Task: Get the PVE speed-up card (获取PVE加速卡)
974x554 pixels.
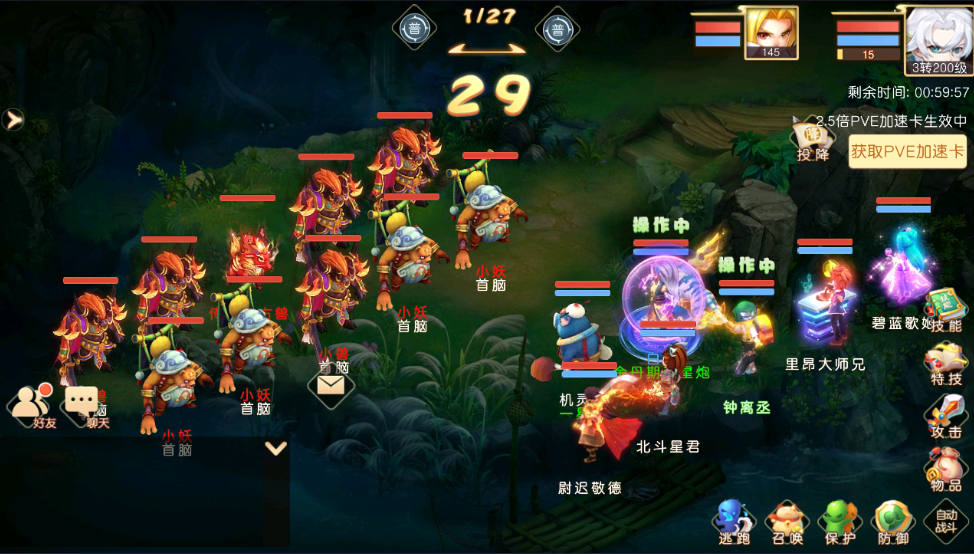Action: tap(907, 151)
